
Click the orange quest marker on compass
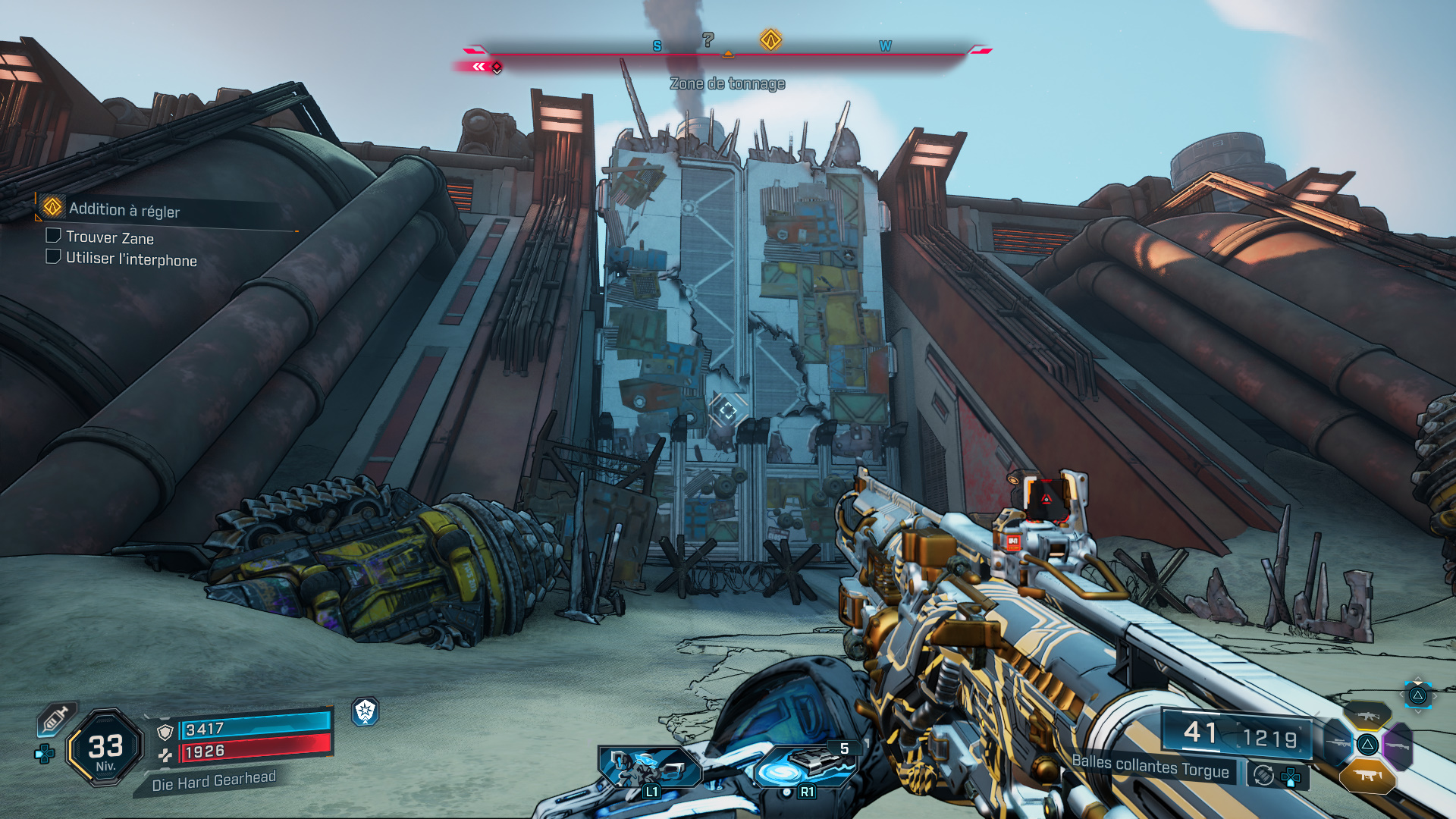pyautogui.click(x=770, y=39)
